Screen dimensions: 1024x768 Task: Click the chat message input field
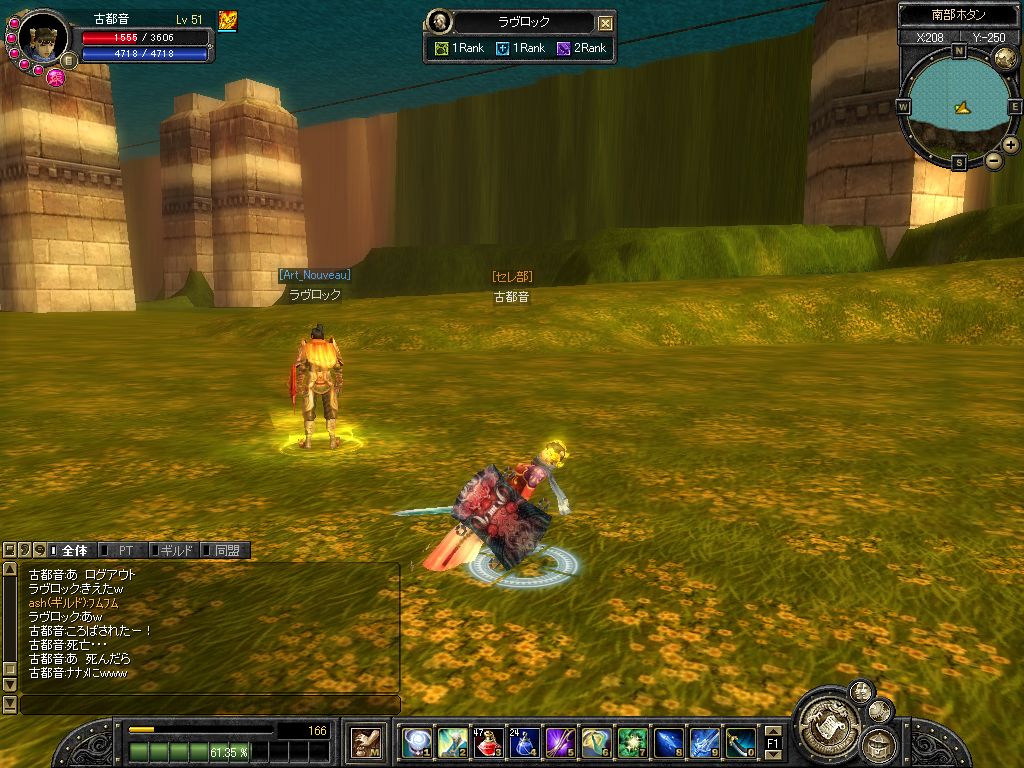210,705
